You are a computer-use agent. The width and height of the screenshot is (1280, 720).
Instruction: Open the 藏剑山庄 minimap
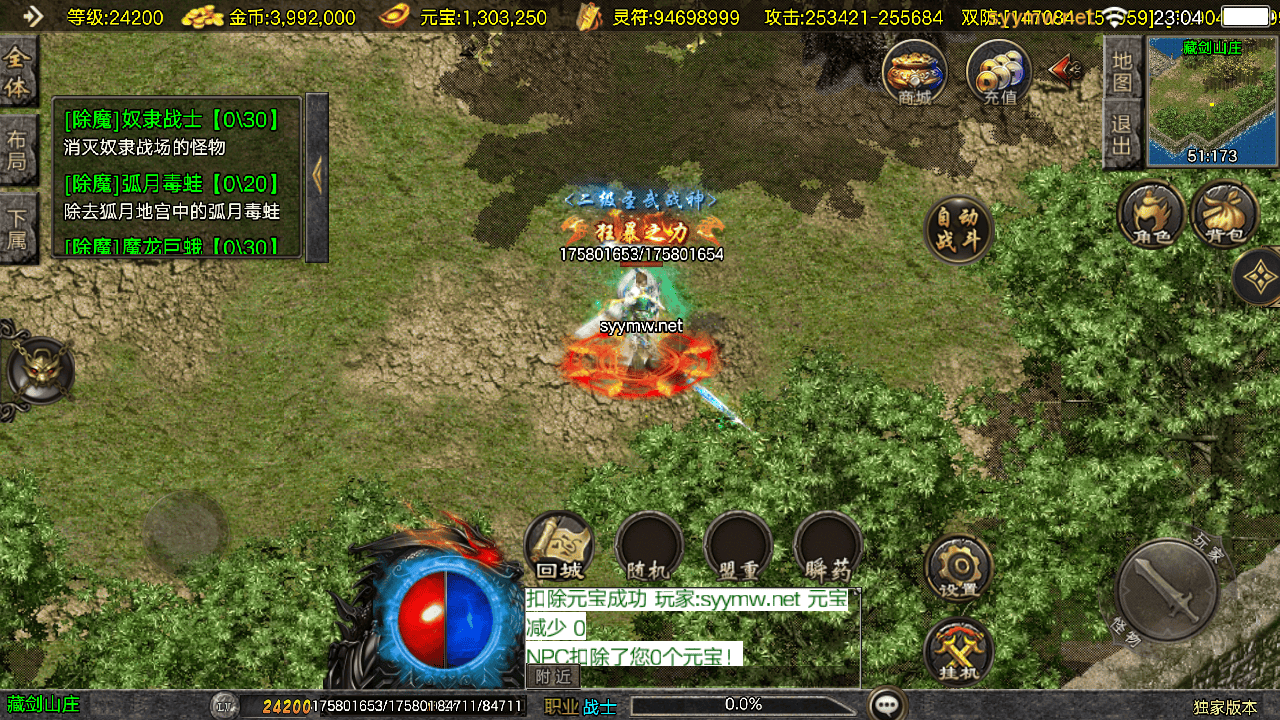1211,101
